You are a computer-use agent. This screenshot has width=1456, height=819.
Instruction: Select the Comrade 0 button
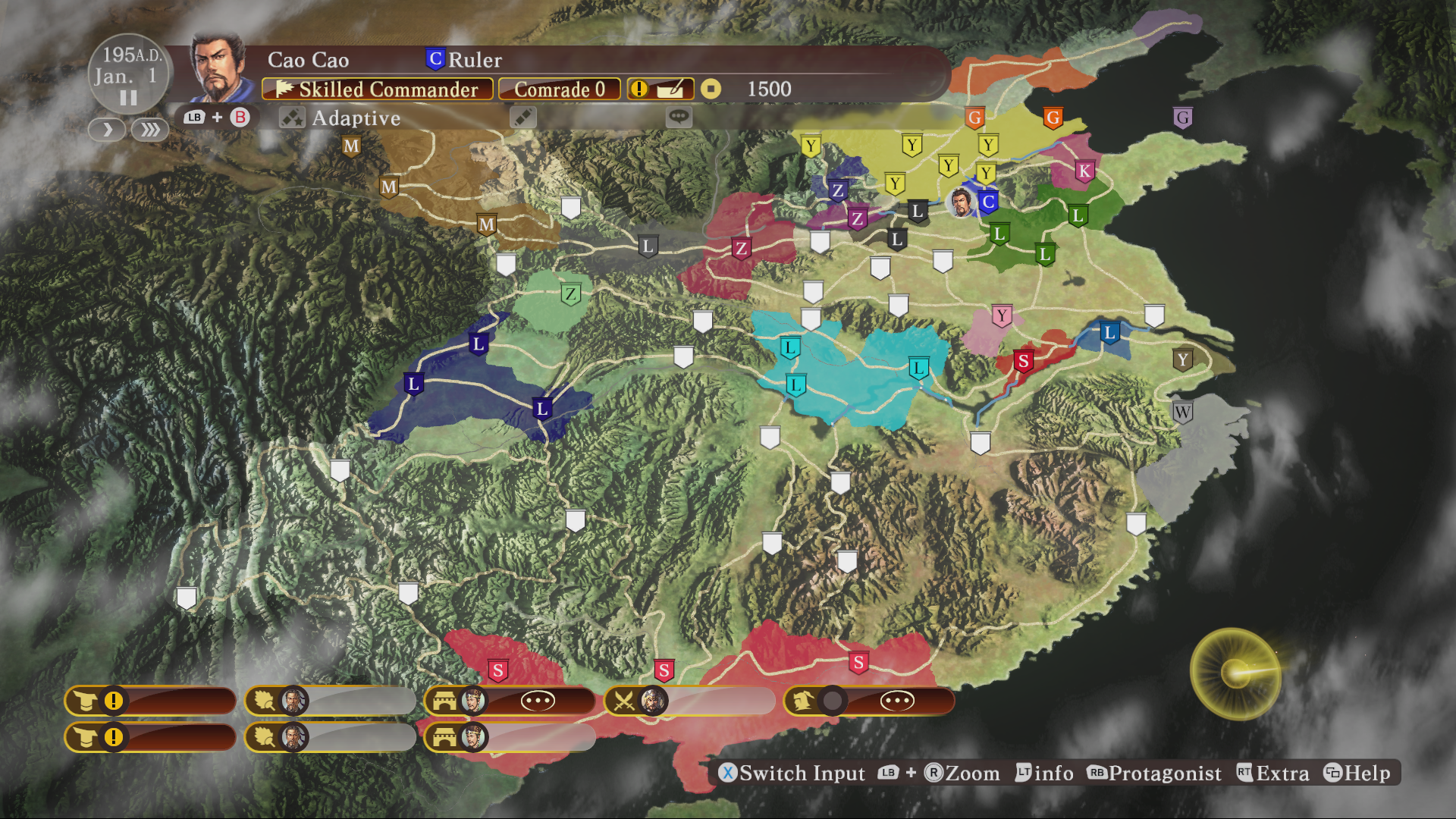point(560,89)
